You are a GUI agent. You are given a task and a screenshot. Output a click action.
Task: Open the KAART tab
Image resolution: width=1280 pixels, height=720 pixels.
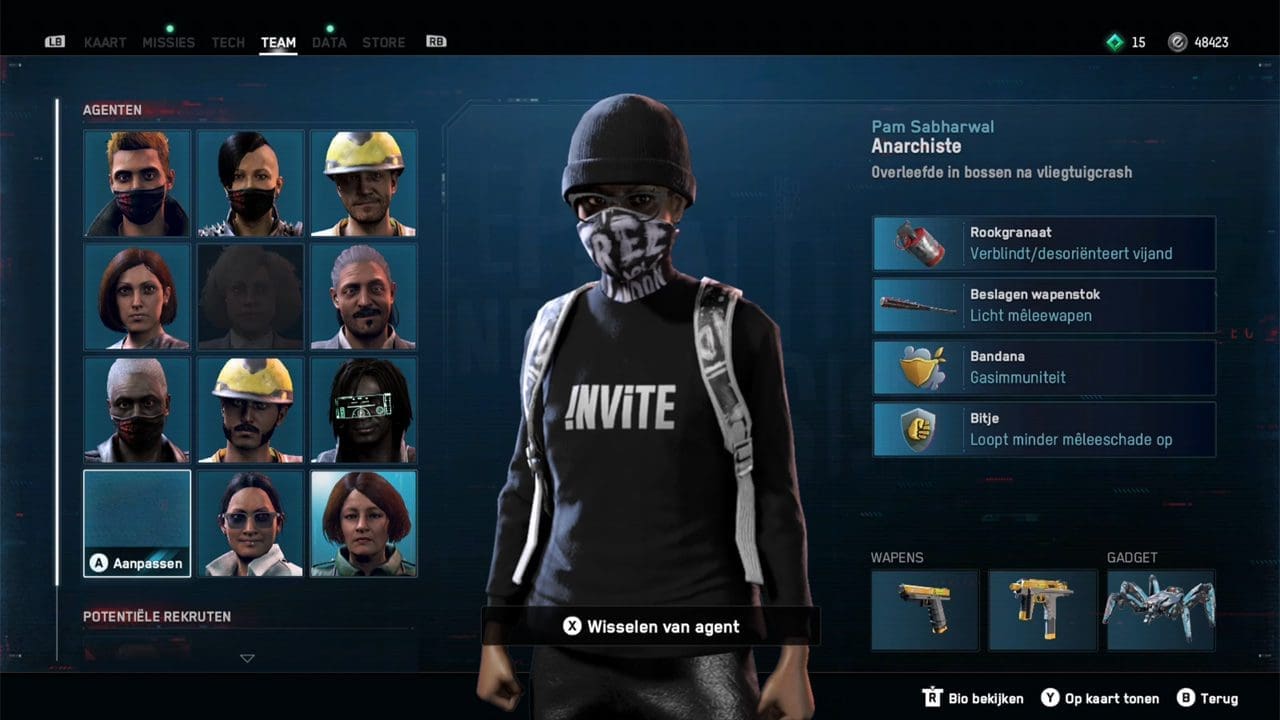pos(105,43)
